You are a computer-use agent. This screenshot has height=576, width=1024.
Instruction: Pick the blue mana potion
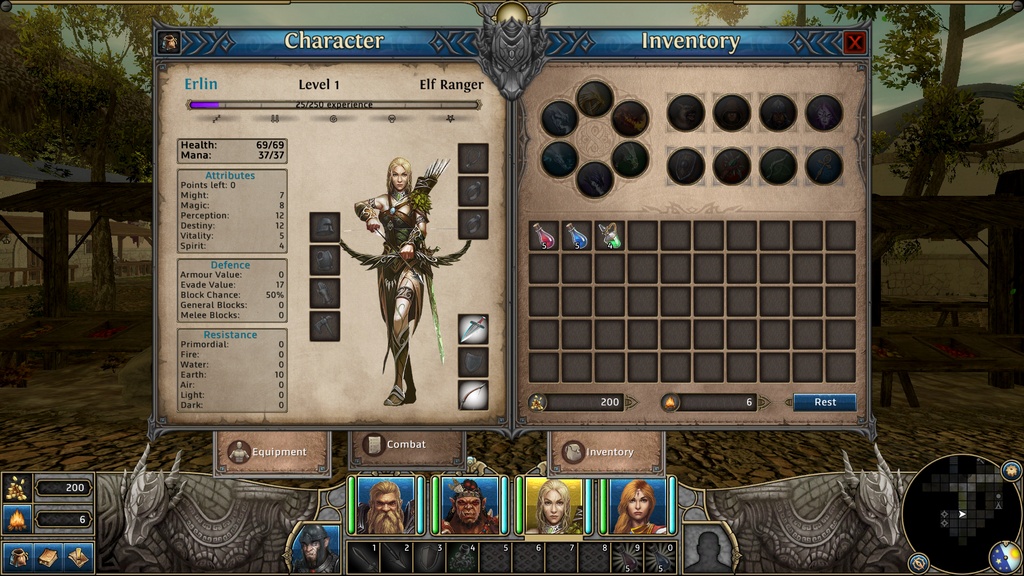[x=576, y=236]
